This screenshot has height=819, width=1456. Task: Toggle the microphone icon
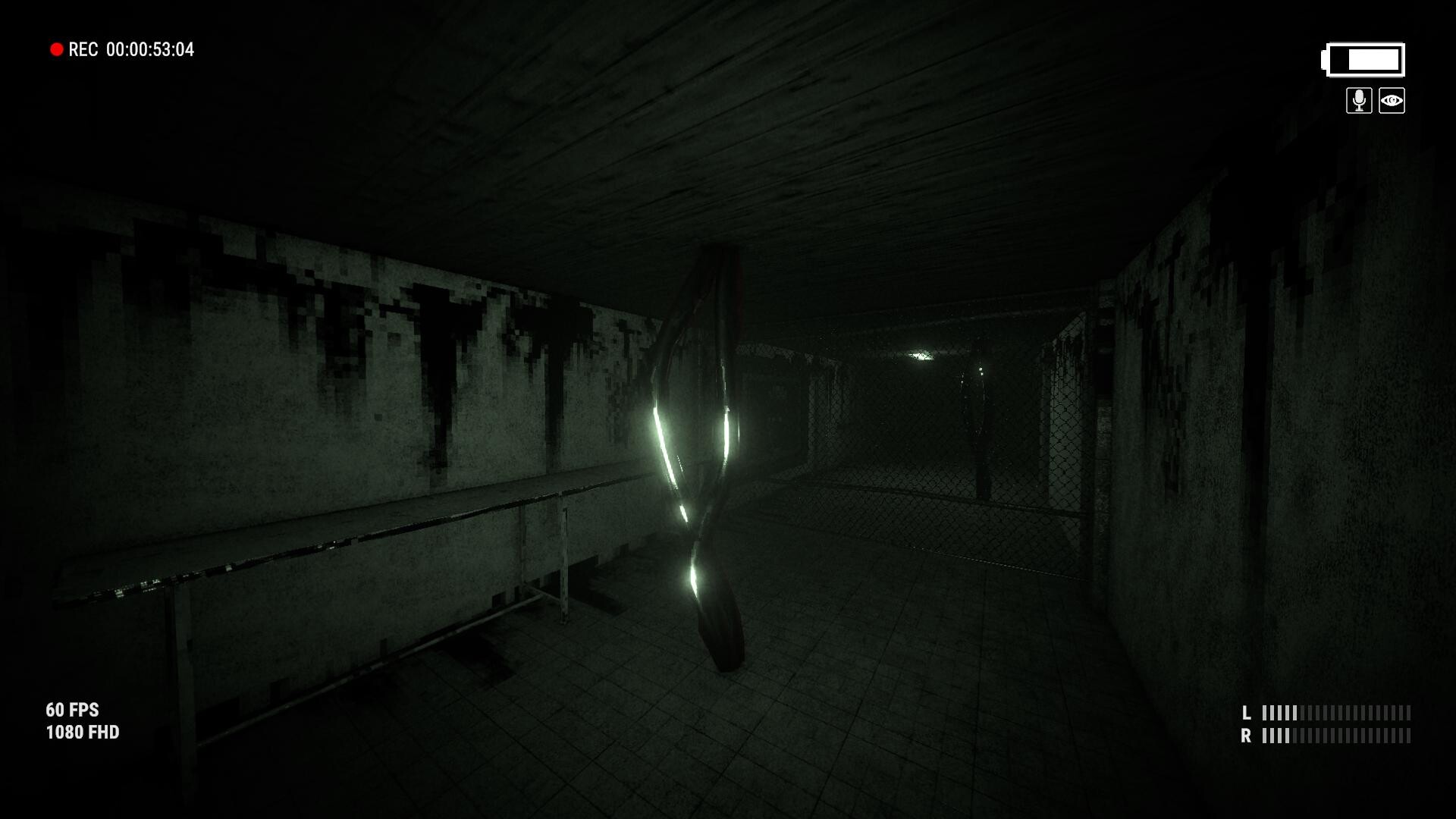[1359, 101]
